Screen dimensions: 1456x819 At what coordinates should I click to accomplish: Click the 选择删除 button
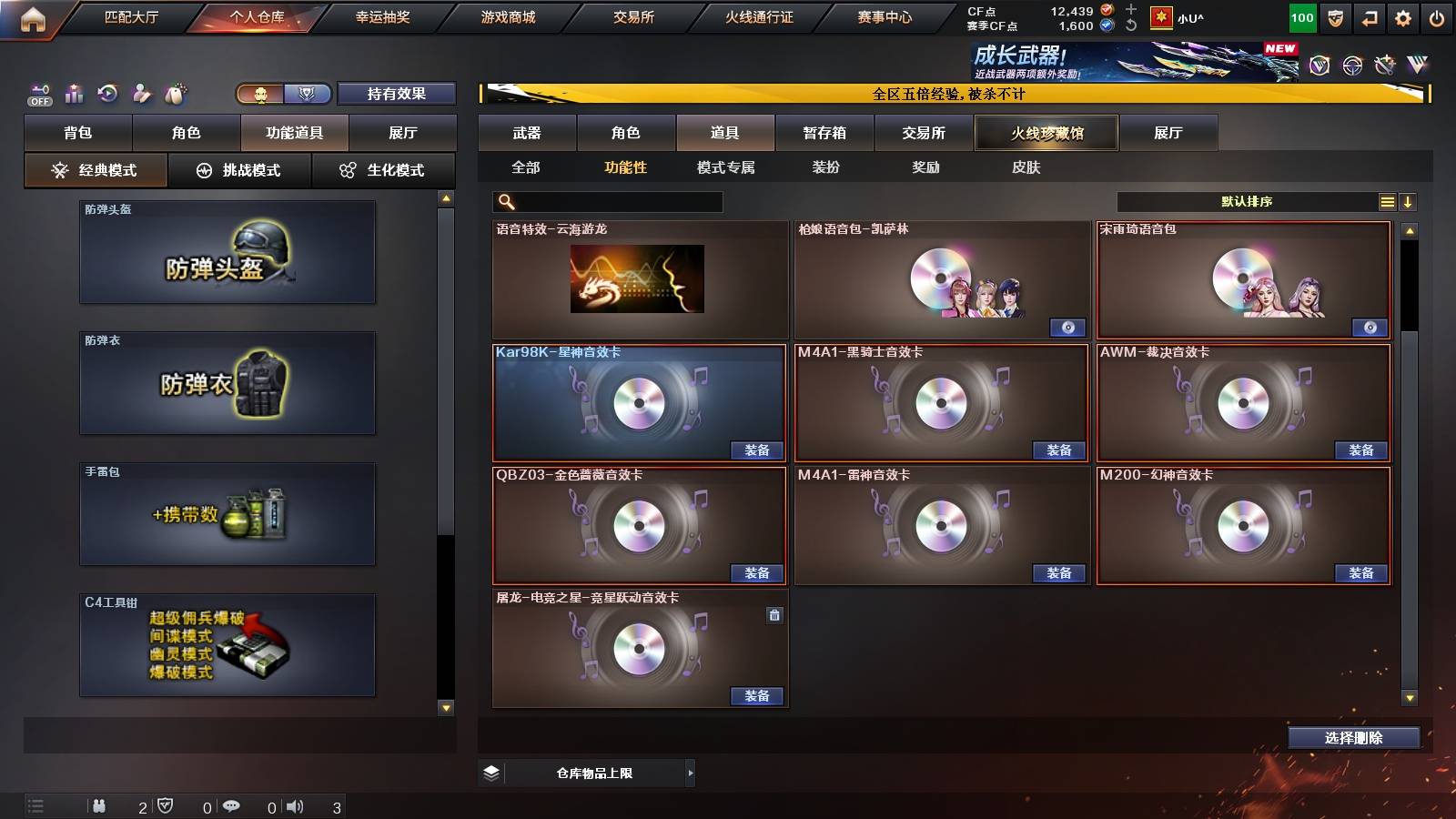pos(1353,738)
